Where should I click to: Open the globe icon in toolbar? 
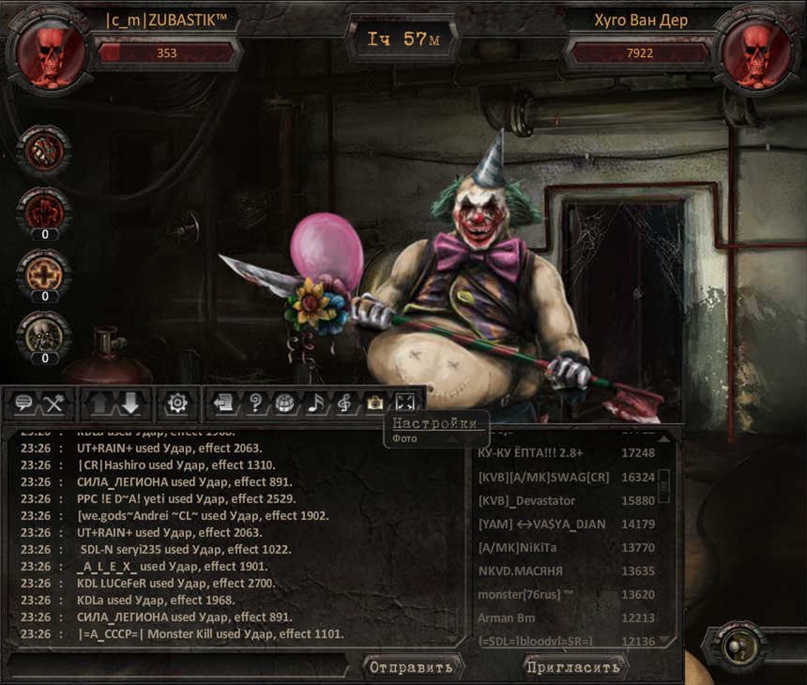(x=285, y=403)
